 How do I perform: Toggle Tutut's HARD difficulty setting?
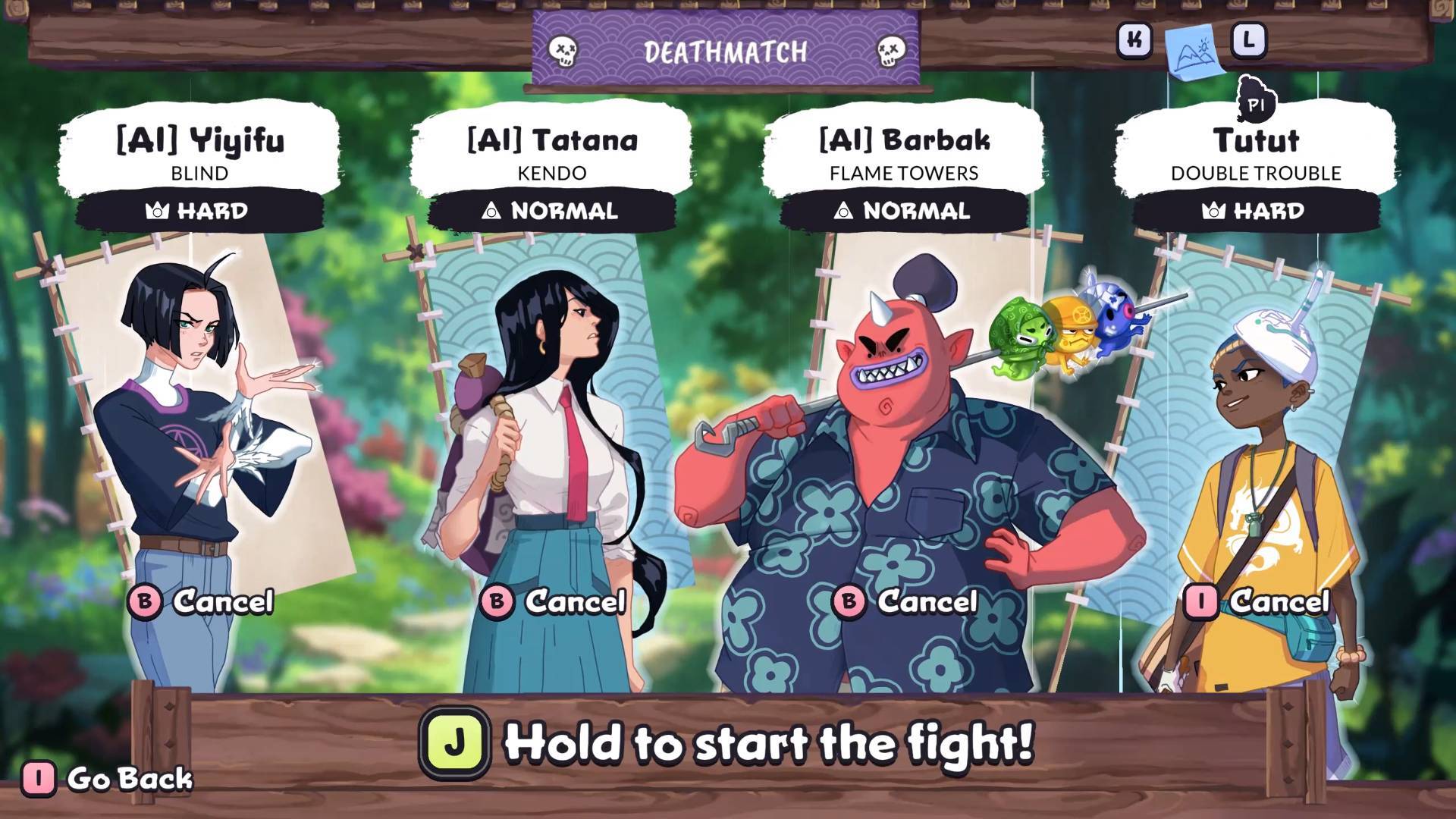click(1254, 212)
